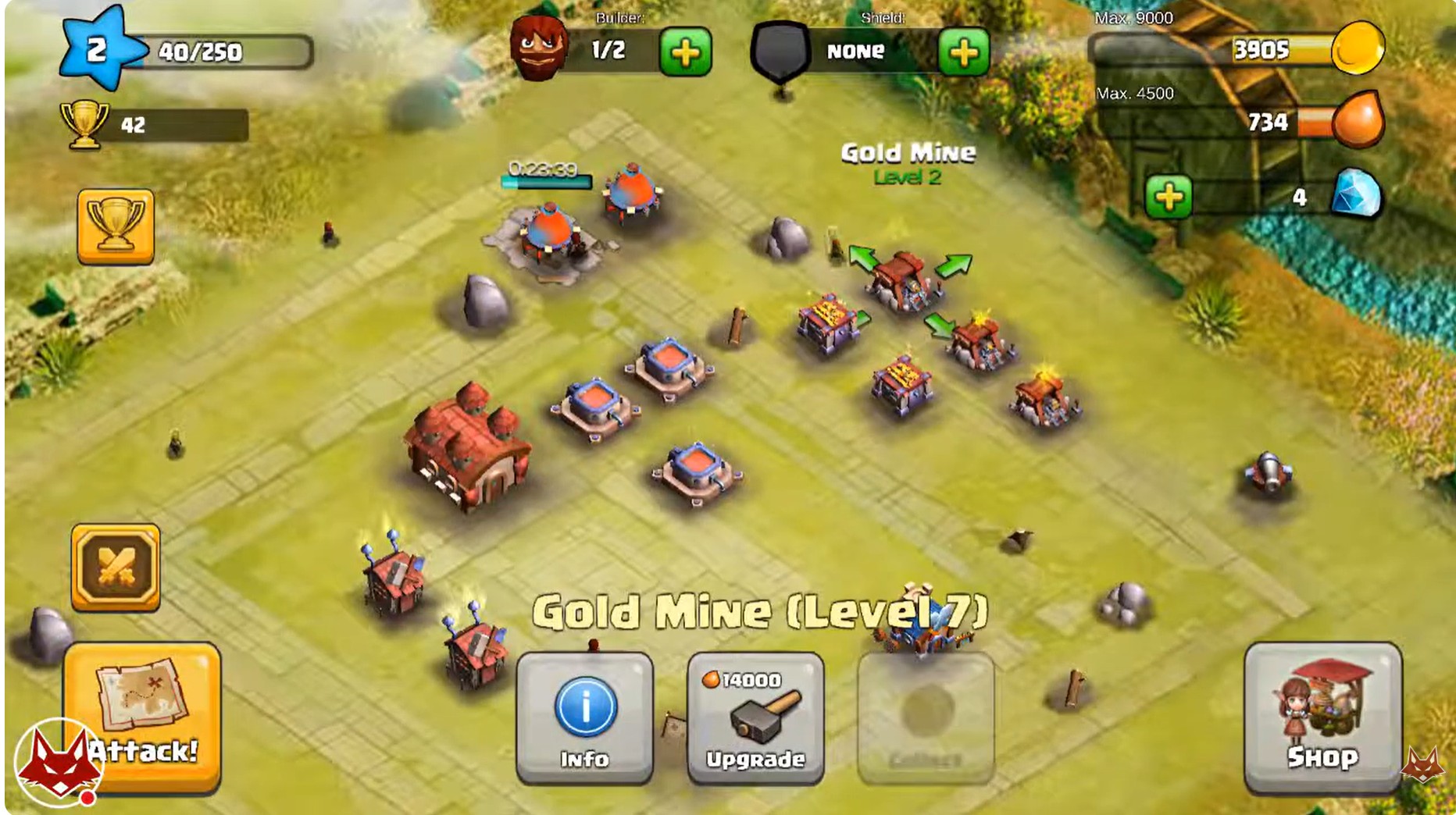Select the crossed-swords battle icon
The width and height of the screenshot is (1456, 815).
point(116,564)
